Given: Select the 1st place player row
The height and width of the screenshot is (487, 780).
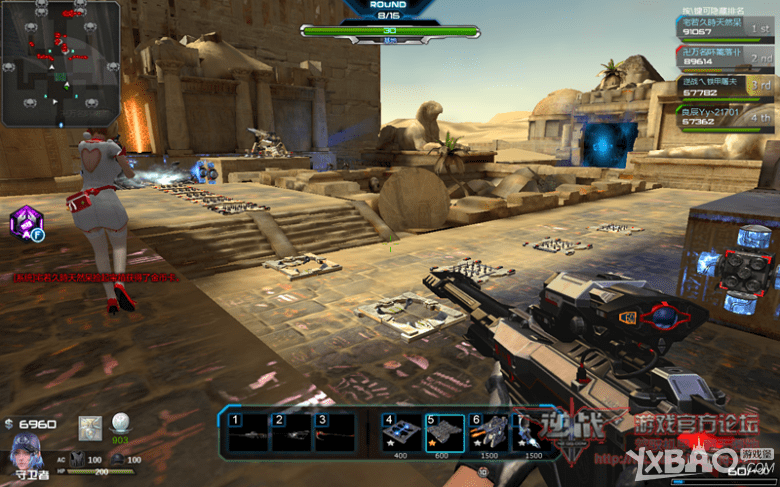Looking at the screenshot, I should (x=728, y=26).
